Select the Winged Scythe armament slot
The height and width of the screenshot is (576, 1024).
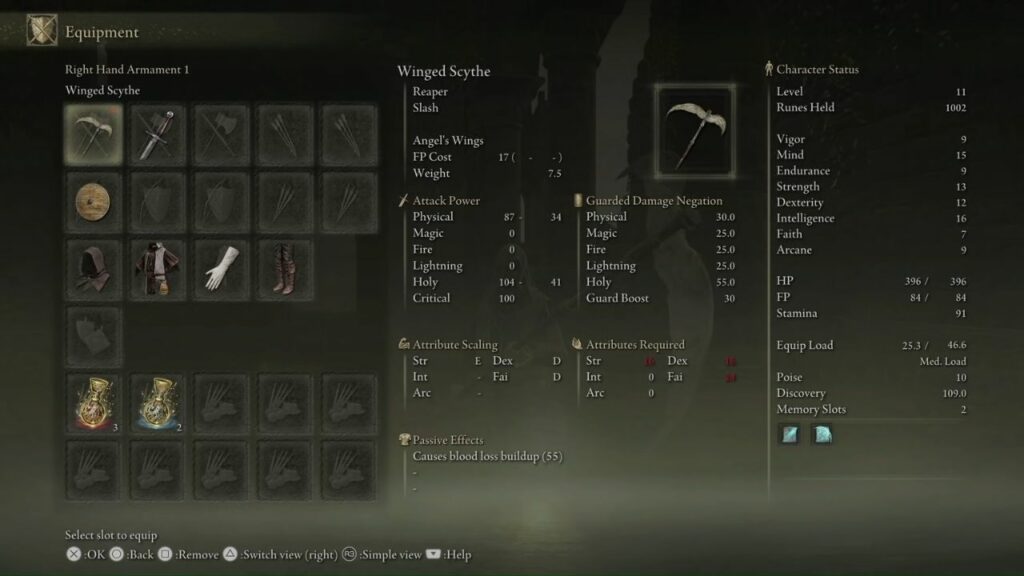point(94,134)
